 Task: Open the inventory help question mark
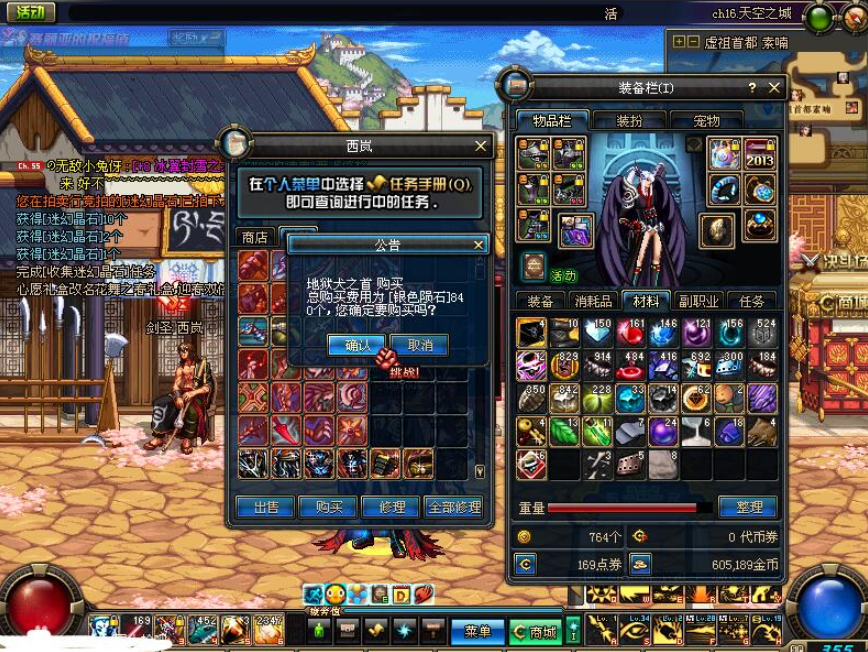point(752,88)
